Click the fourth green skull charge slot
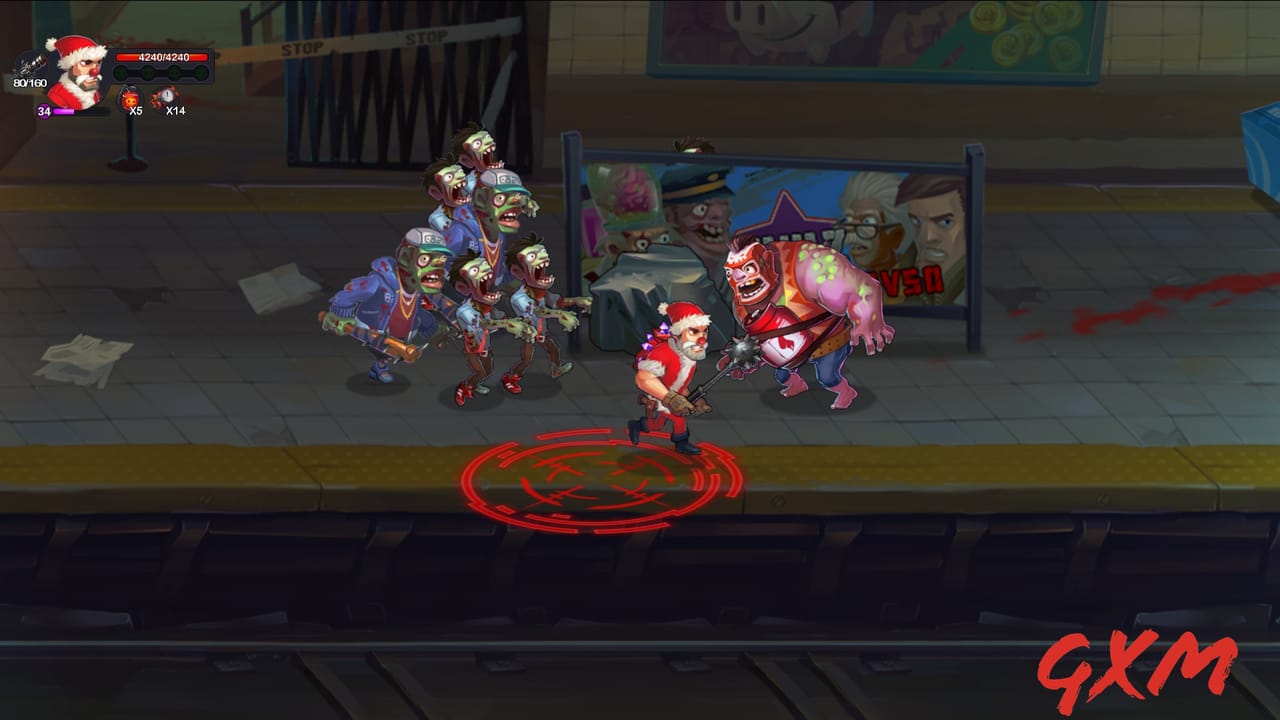The width and height of the screenshot is (1280, 720). [x=200, y=72]
